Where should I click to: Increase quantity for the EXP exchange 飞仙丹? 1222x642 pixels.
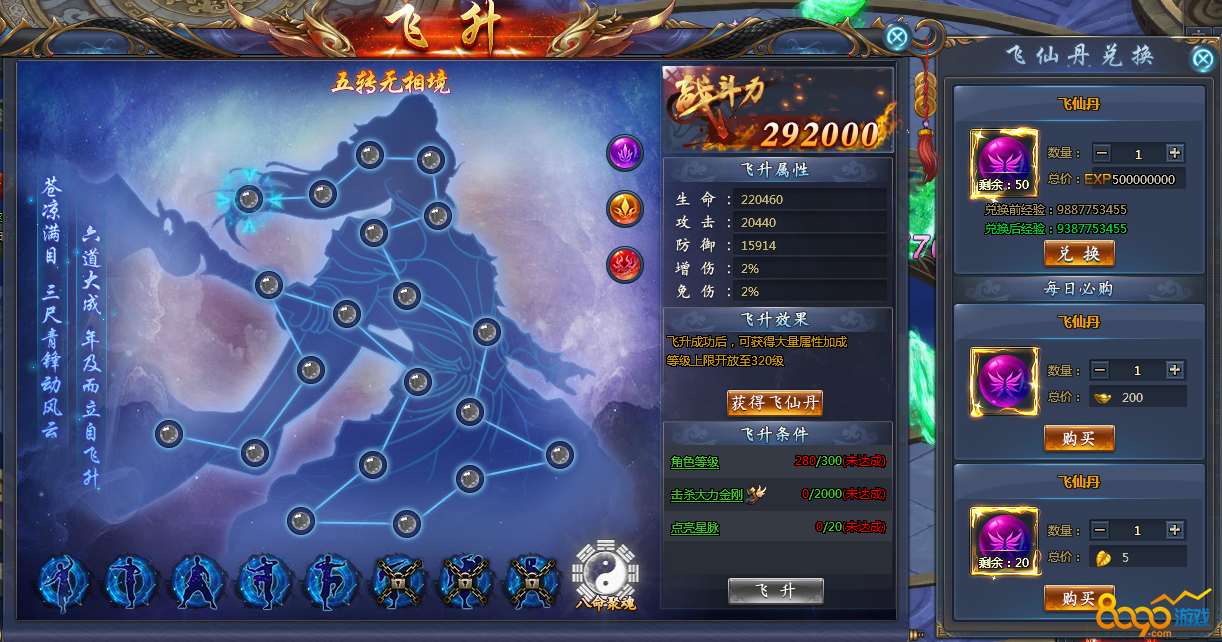pos(1175,153)
